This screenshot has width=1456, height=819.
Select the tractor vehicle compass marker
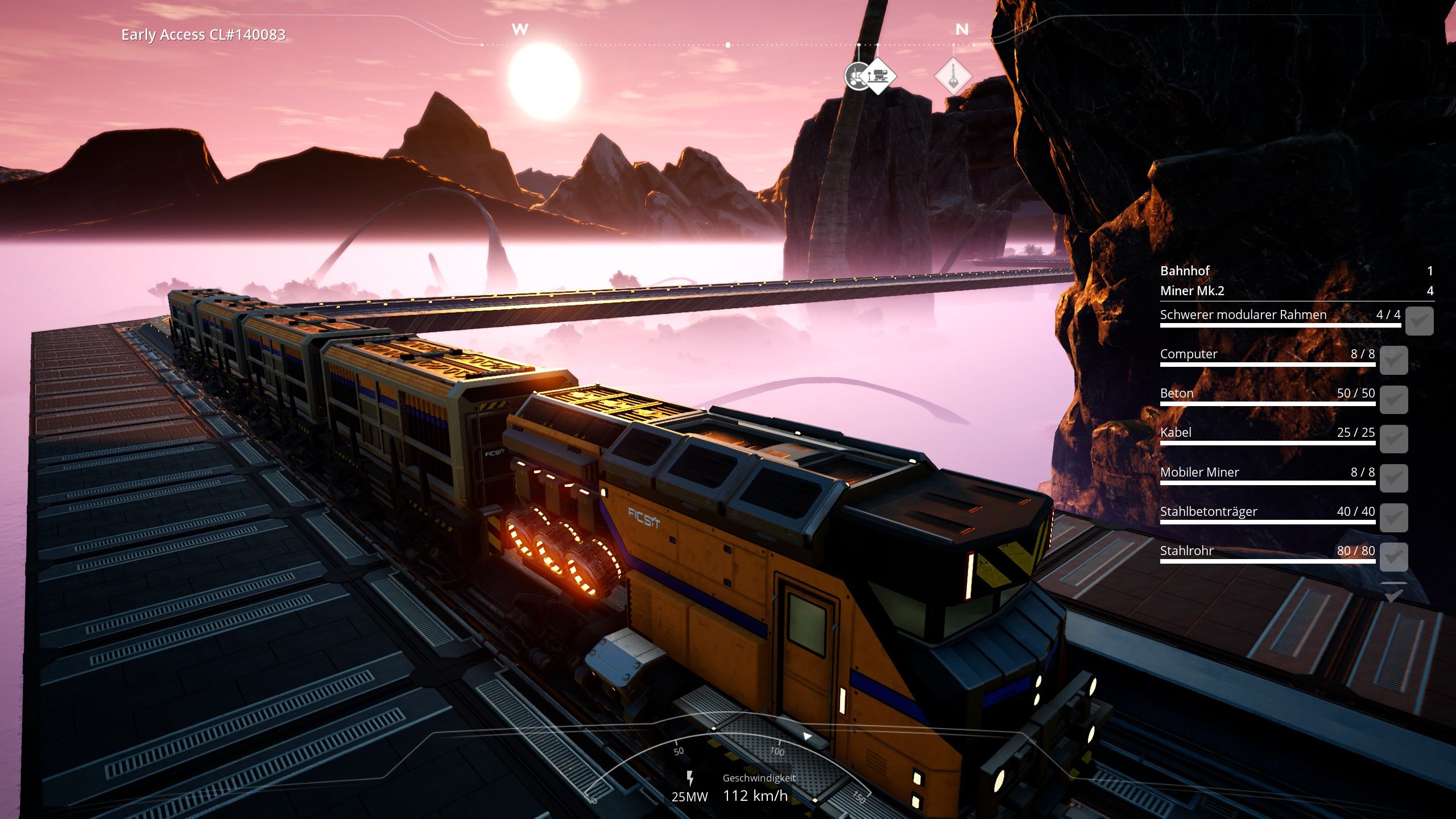(x=853, y=77)
